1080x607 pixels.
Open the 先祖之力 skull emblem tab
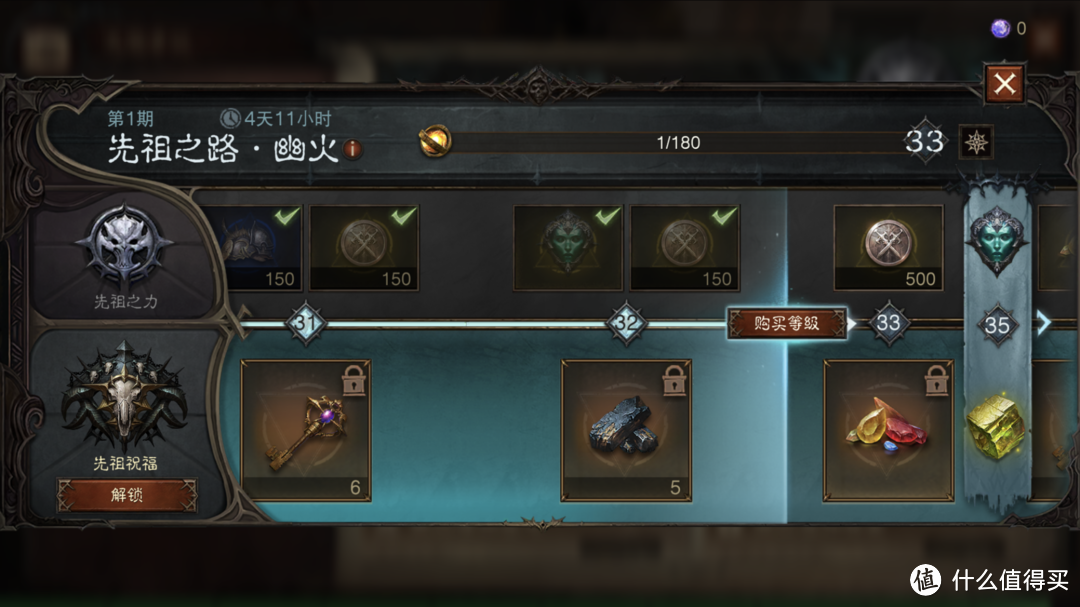tap(125, 248)
